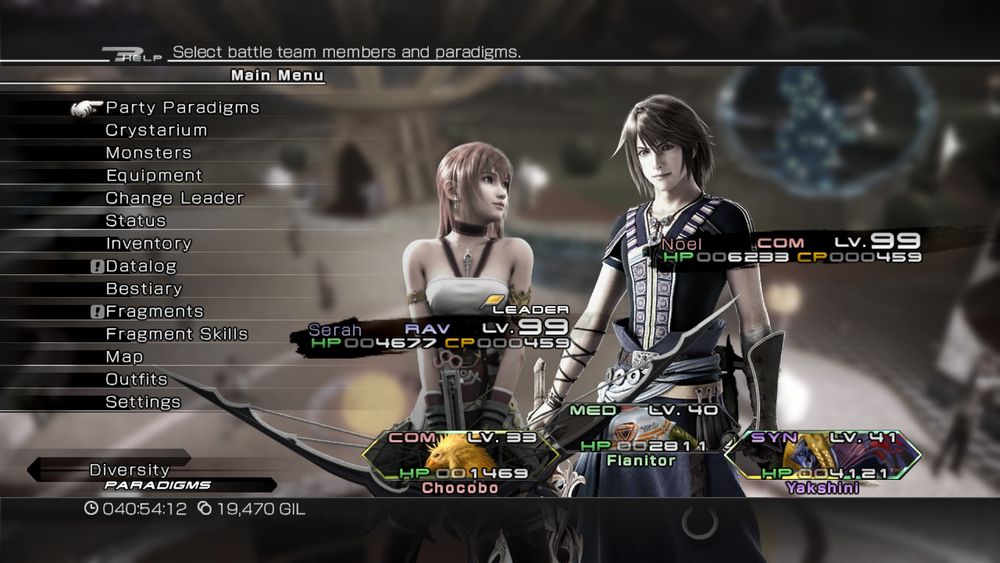Open the Monsters menu
Viewport: 1000px width, 563px height.
(x=148, y=153)
